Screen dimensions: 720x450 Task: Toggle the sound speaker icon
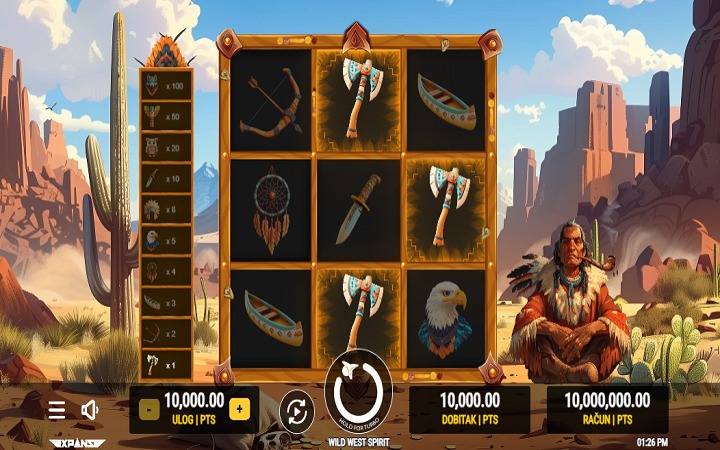tap(89, 409)
